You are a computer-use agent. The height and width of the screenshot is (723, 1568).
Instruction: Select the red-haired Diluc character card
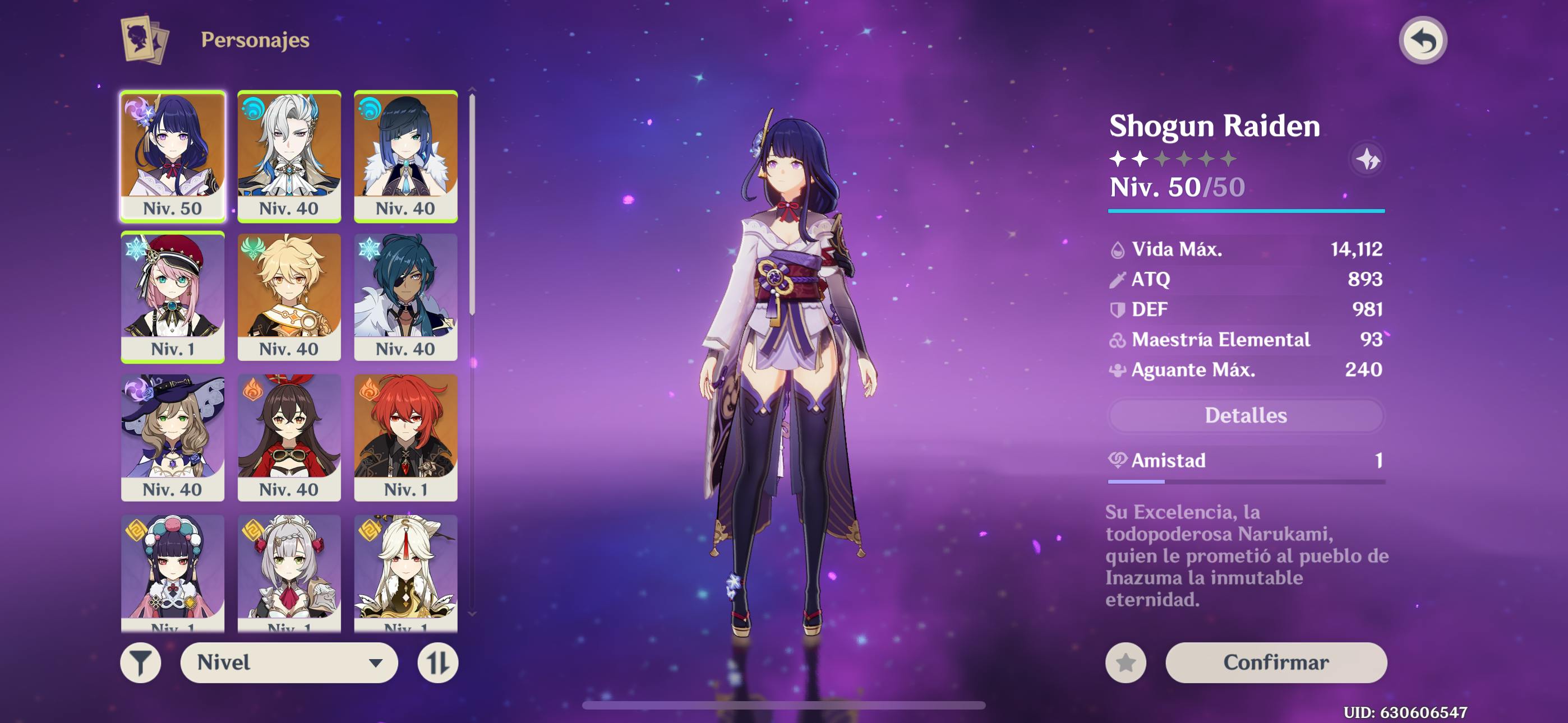pyautogui.click(x=405, y=437)
